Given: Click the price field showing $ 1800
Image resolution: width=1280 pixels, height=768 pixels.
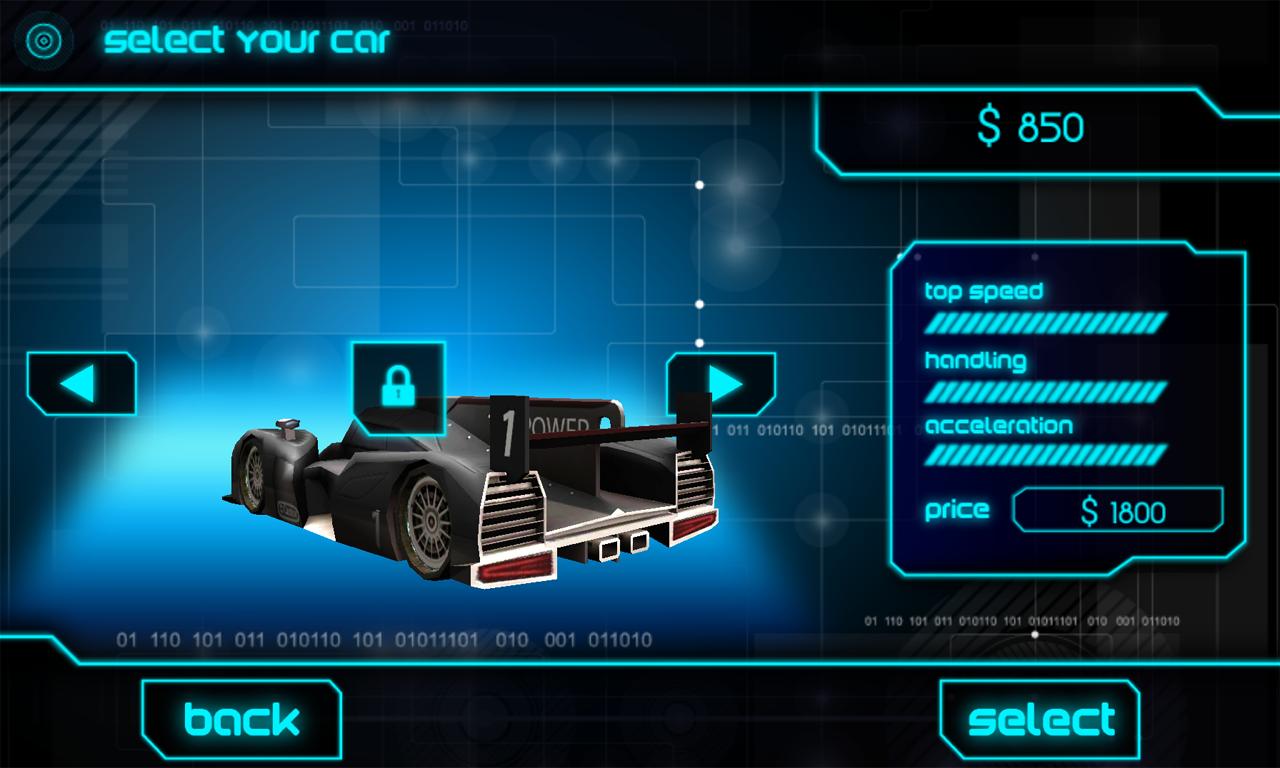Looking at the screenshot, I should (1117, 509).
